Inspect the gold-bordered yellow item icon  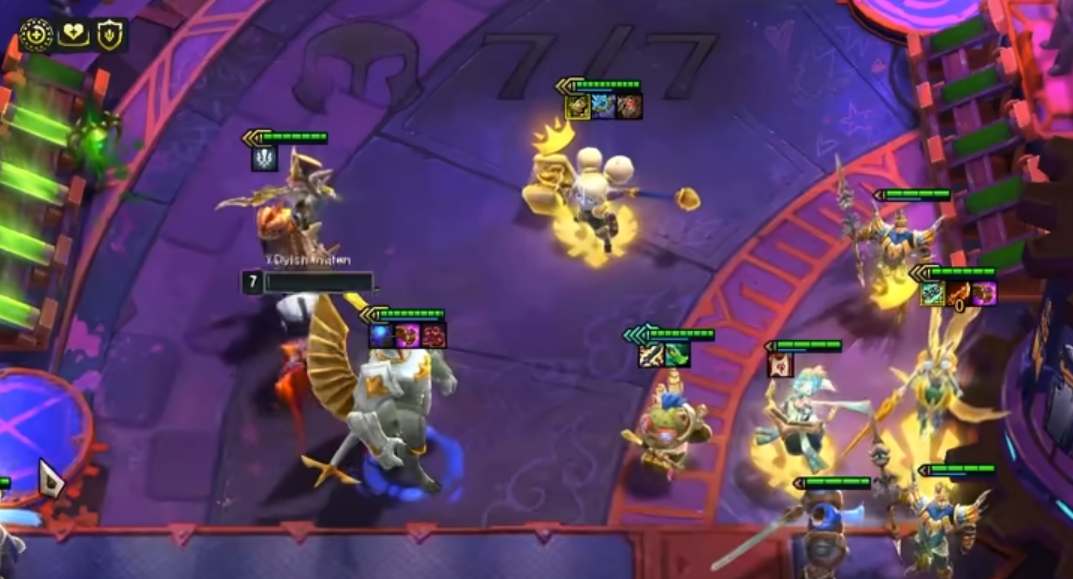click(x=577, y=106)
